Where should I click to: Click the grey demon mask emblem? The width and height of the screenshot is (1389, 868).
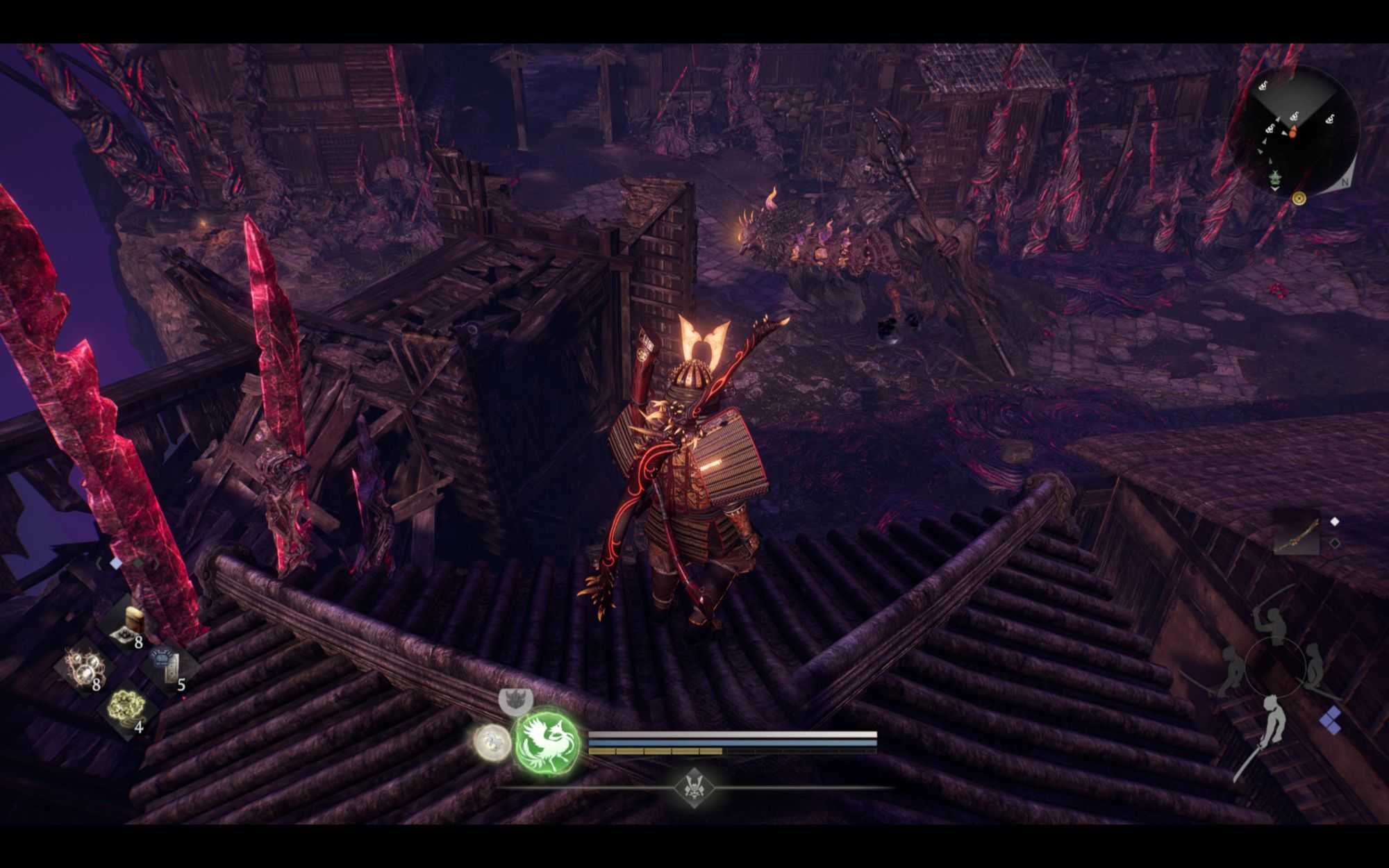pyautogui.click(x=515, y=700)
